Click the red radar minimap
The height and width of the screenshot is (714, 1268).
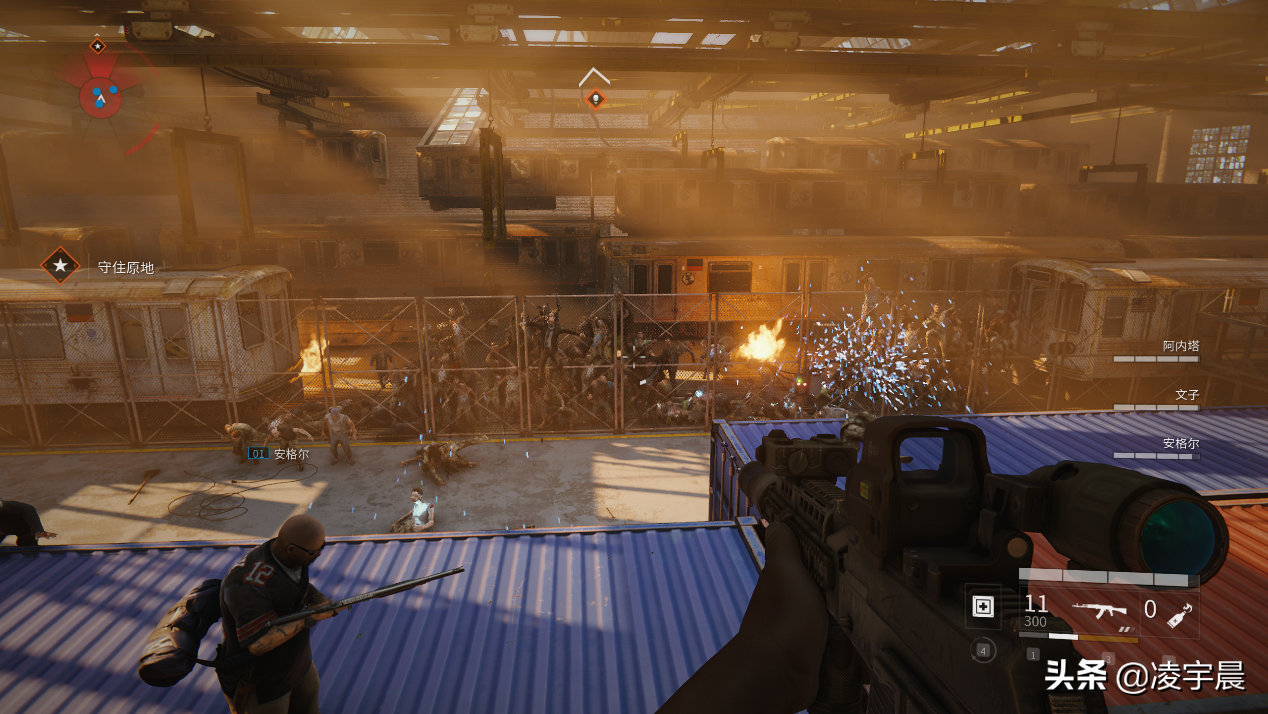tap(100, 96)
